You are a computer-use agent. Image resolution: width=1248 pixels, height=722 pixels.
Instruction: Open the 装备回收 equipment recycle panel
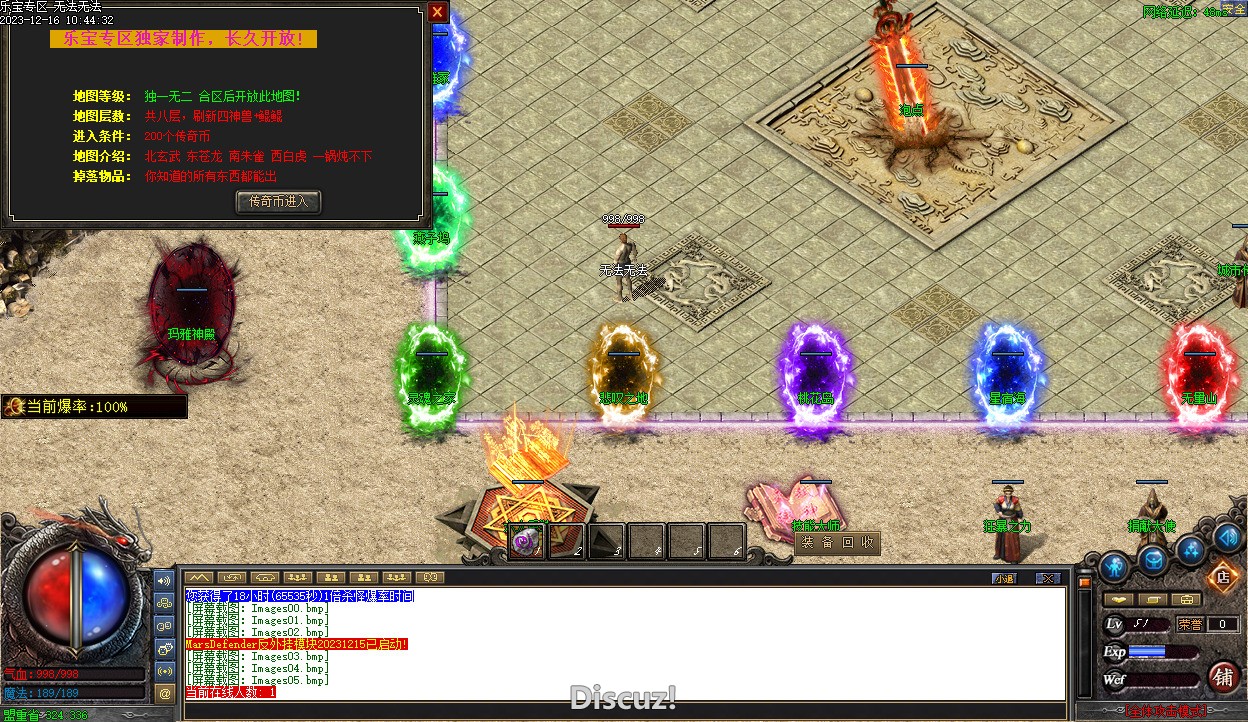(x=838, y=543)
